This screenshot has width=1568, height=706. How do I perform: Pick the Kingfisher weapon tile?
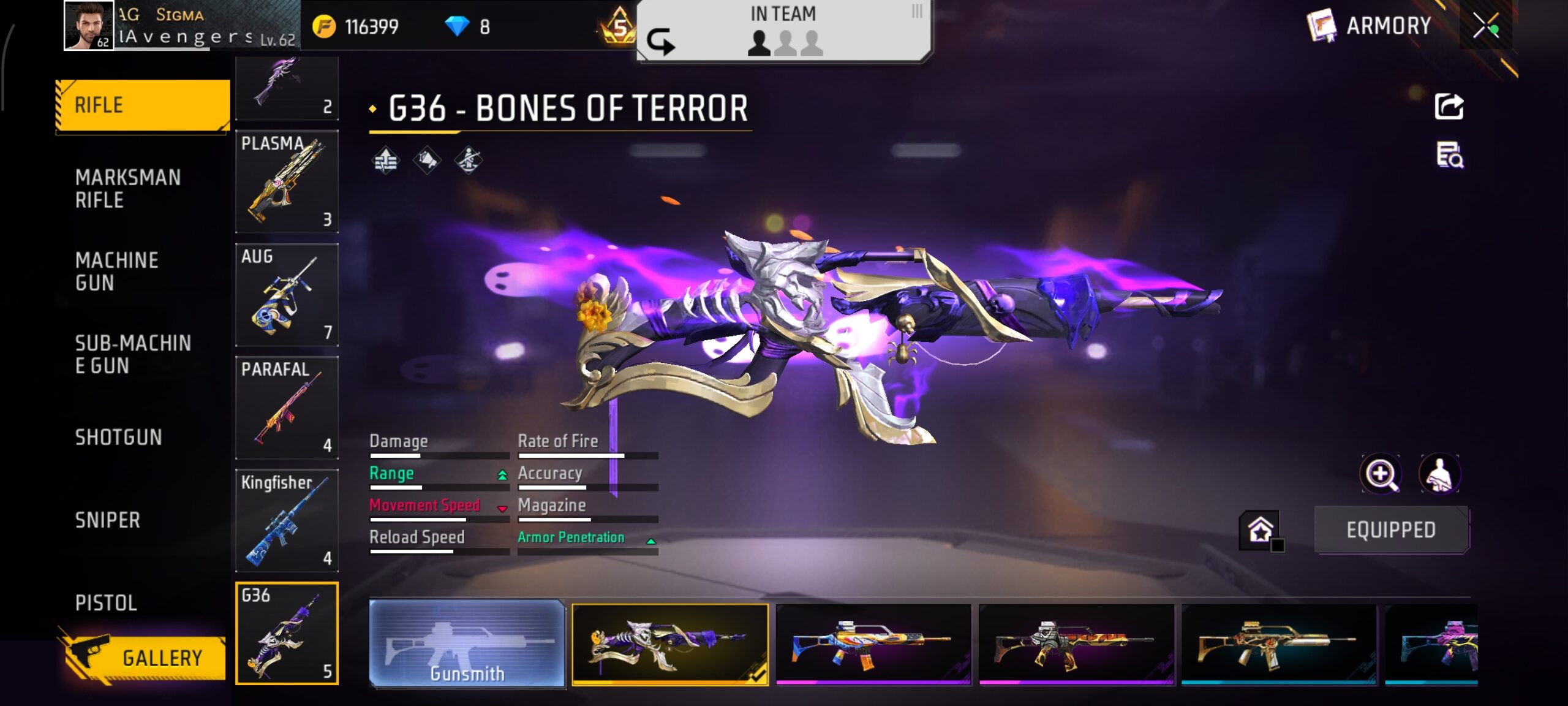point(287,520)
